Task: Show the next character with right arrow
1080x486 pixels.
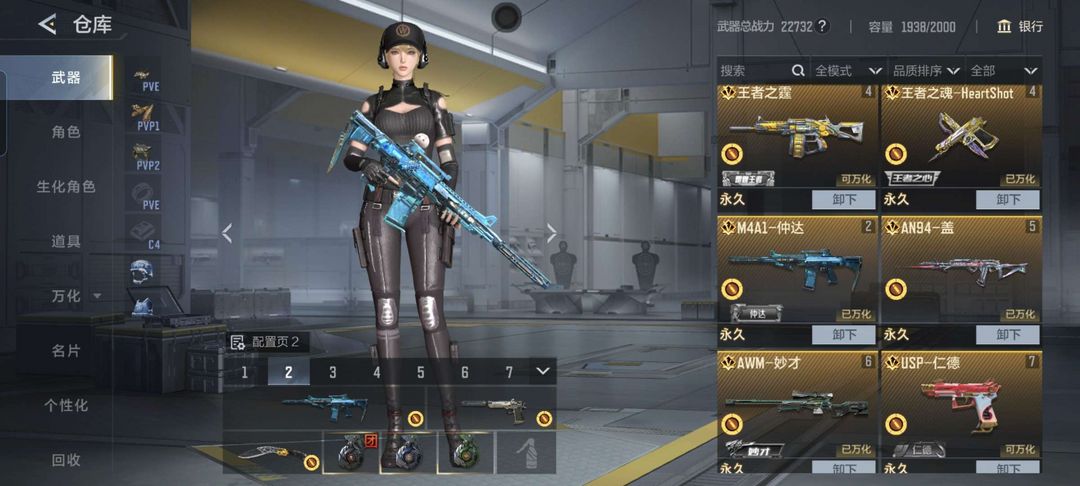Action: point(552,233)
